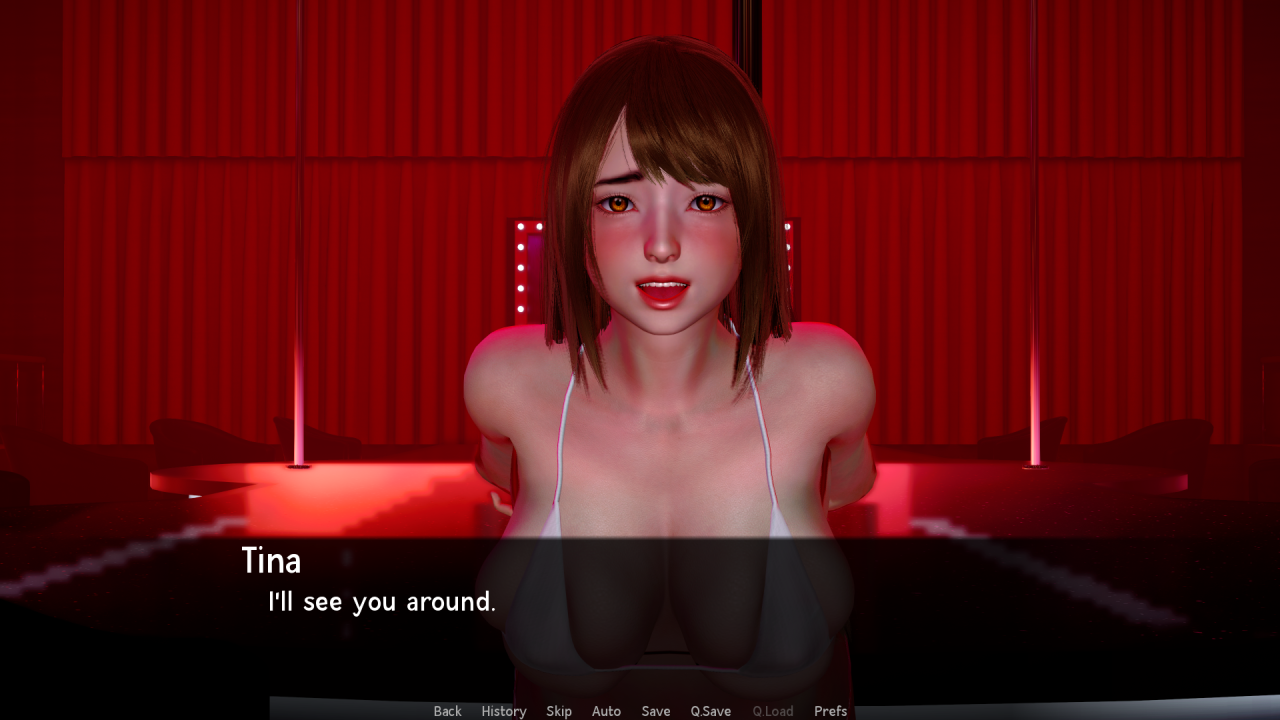Image resolution: width=1280 pixels, height=720 pixels.
Task: Open the dialogue History log
Action: click(503, 711)
